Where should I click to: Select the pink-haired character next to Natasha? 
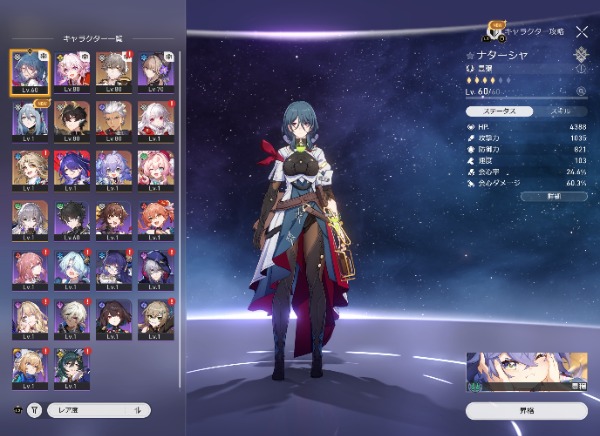coord(72,70)
